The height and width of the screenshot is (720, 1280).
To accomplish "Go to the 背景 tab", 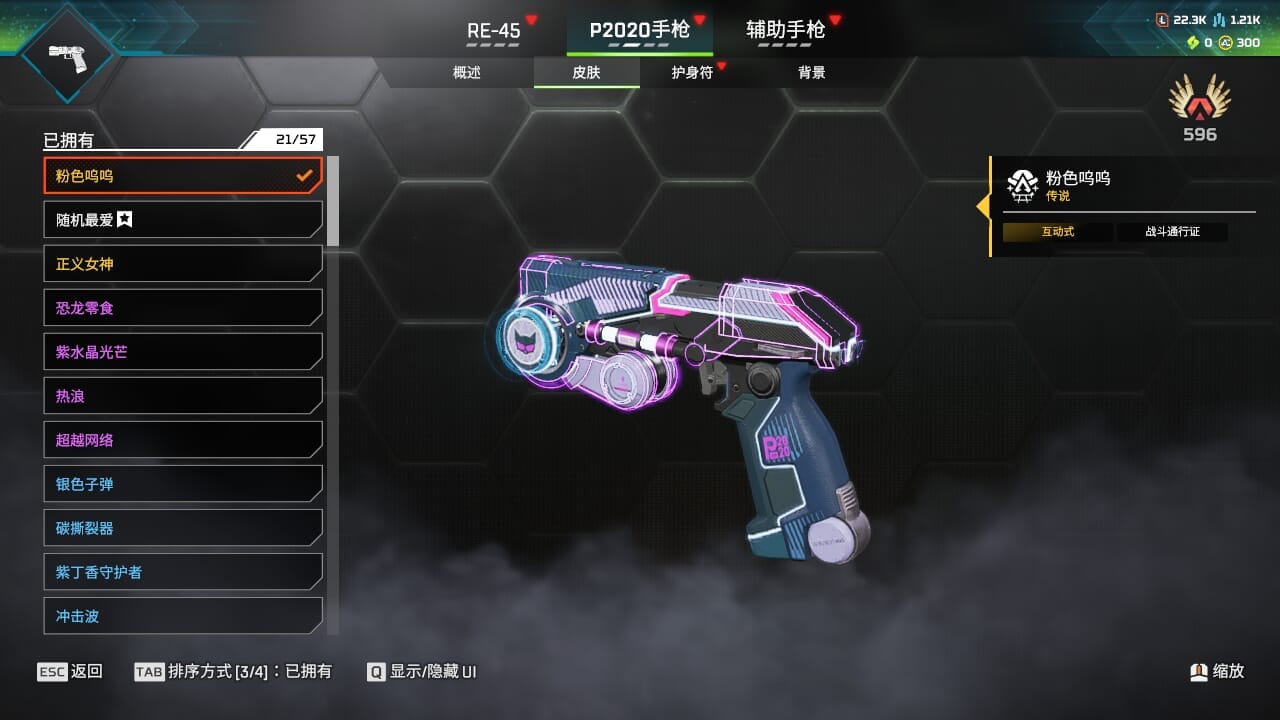I will [x=811, y=72].
